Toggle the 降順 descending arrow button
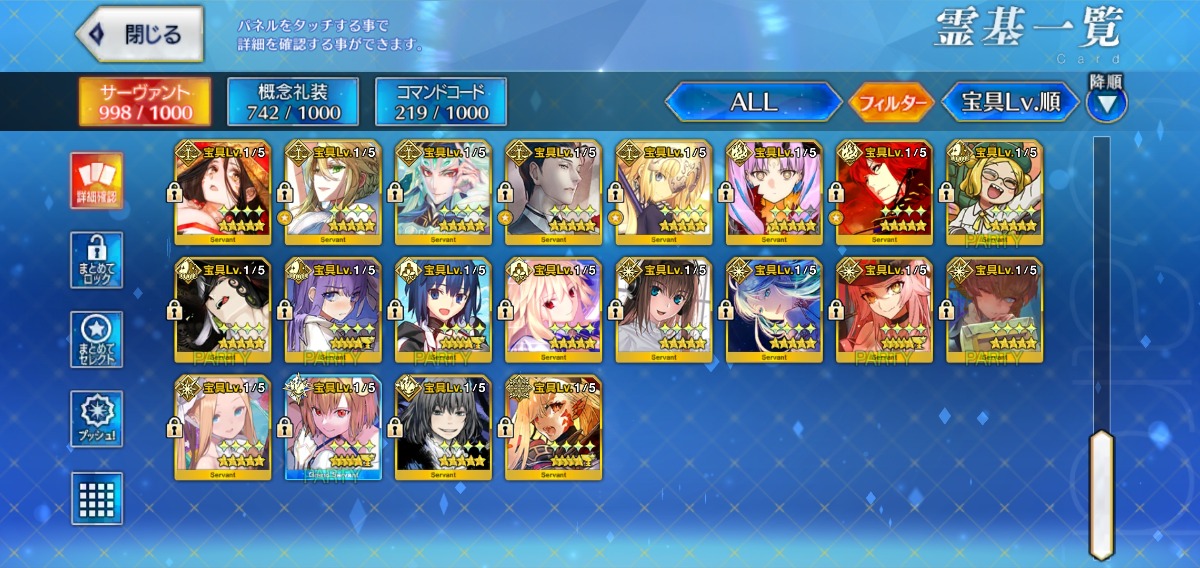Viewport: 1200px width, 568px height. click(x=1107, y=102)
